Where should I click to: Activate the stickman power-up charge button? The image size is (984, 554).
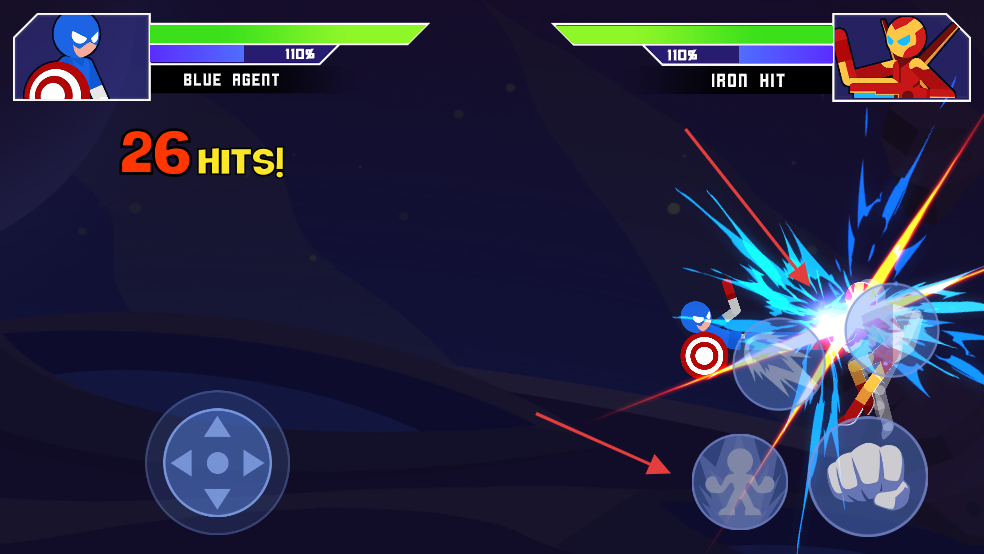pyautogui.click(x=739, y=481)
